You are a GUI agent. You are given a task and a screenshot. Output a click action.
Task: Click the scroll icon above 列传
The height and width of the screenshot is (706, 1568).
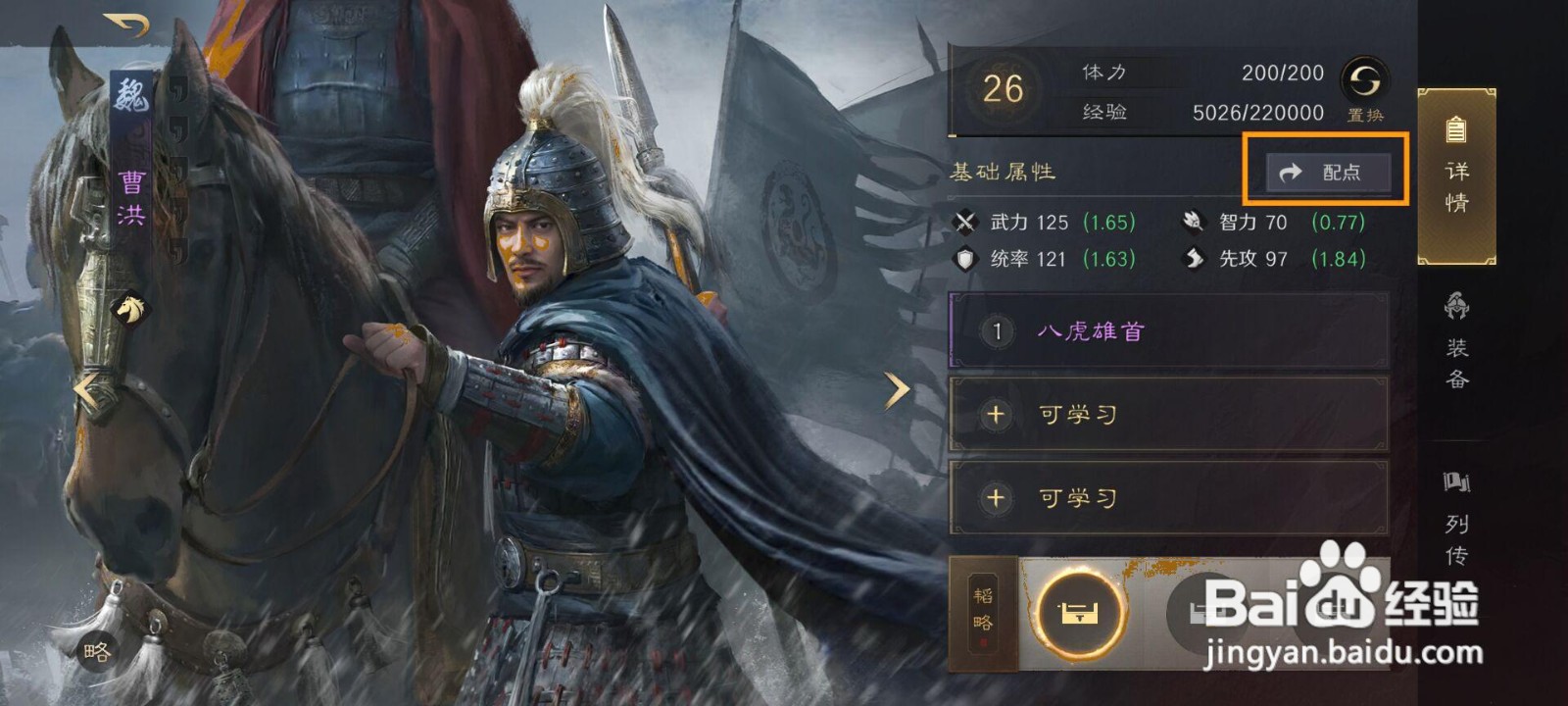point(1457,482)
